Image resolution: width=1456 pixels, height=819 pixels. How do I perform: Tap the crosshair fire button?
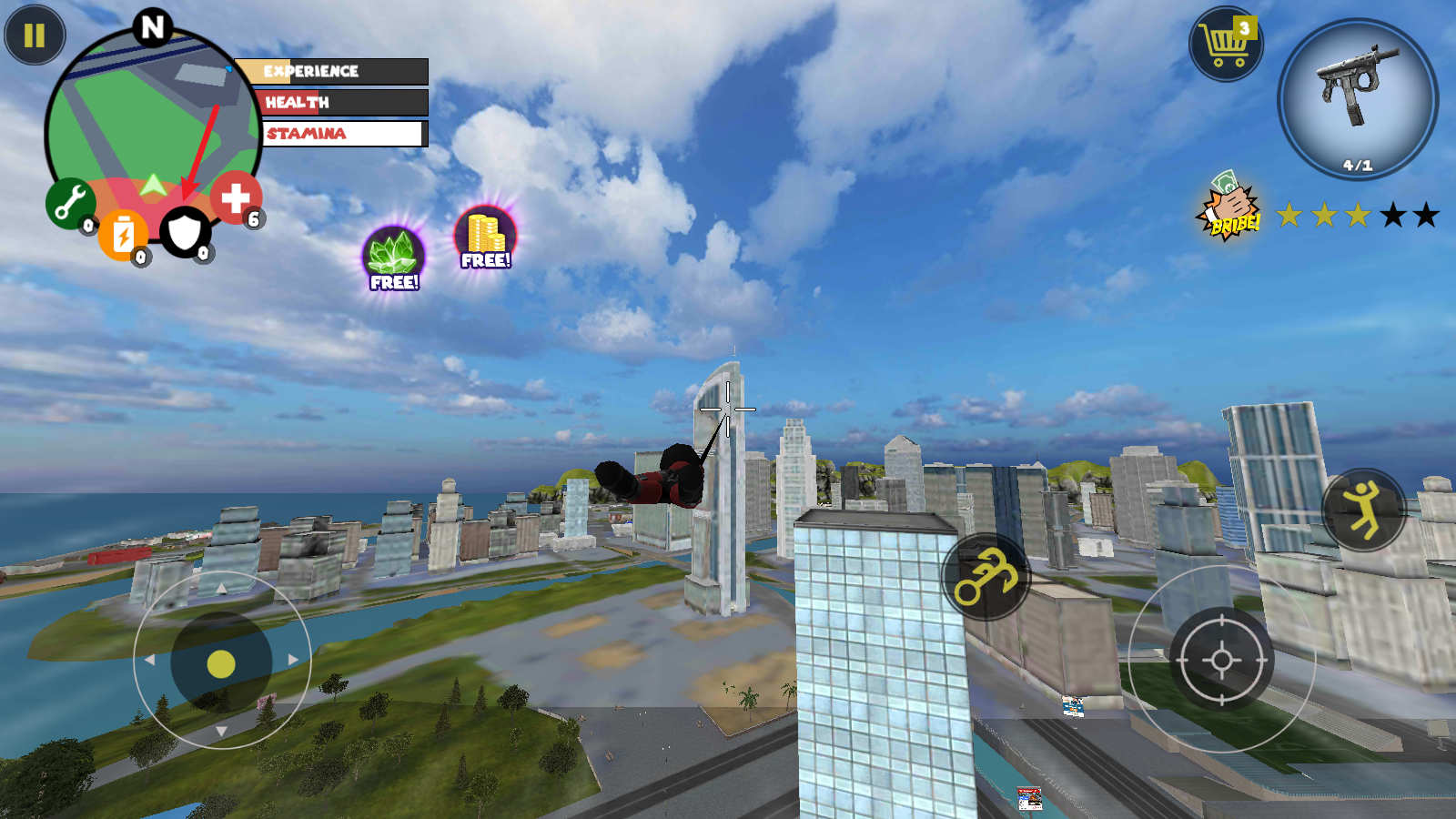[1221, 660]
